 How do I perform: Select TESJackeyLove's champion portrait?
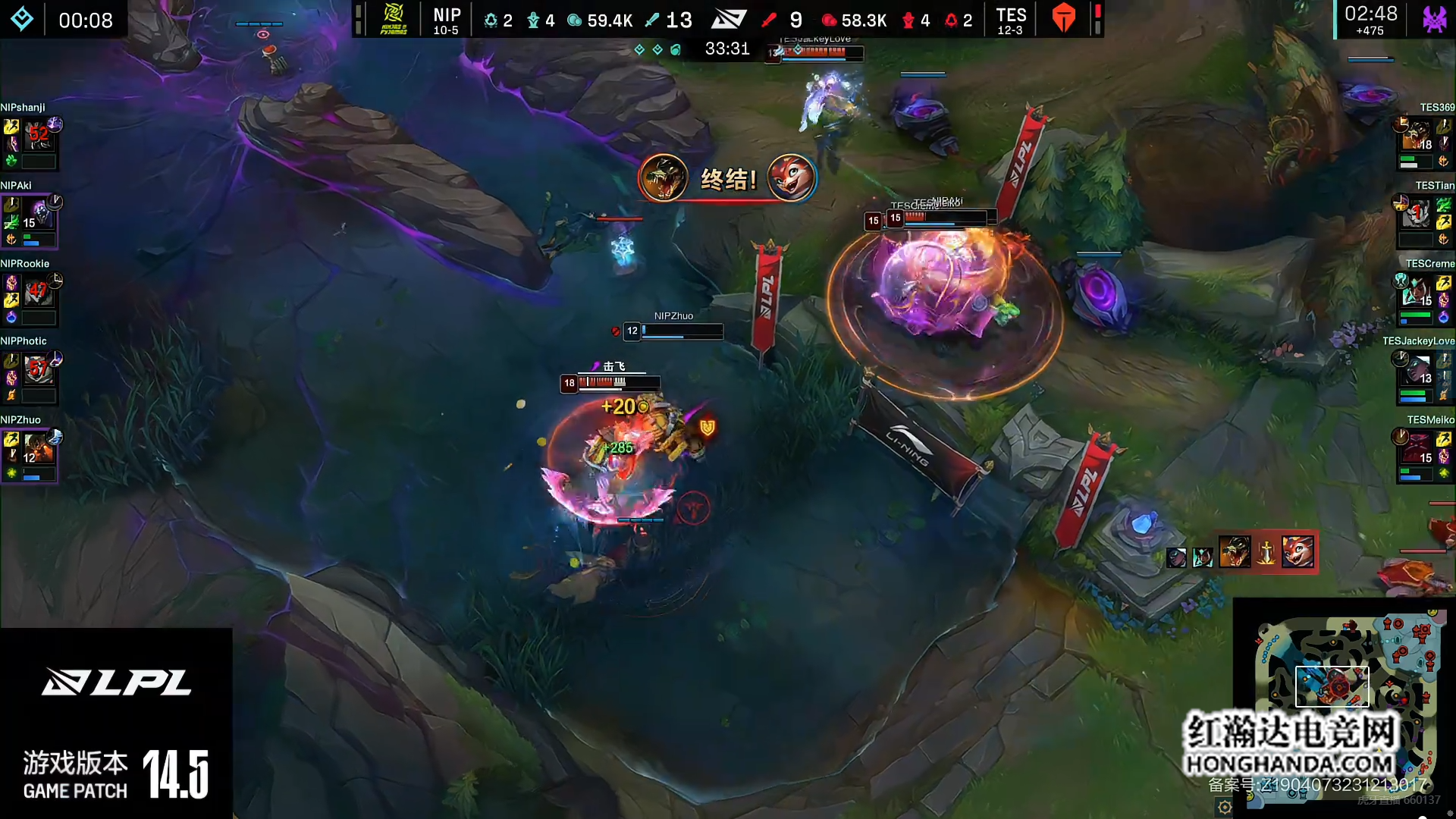(x=1417, y=371)
